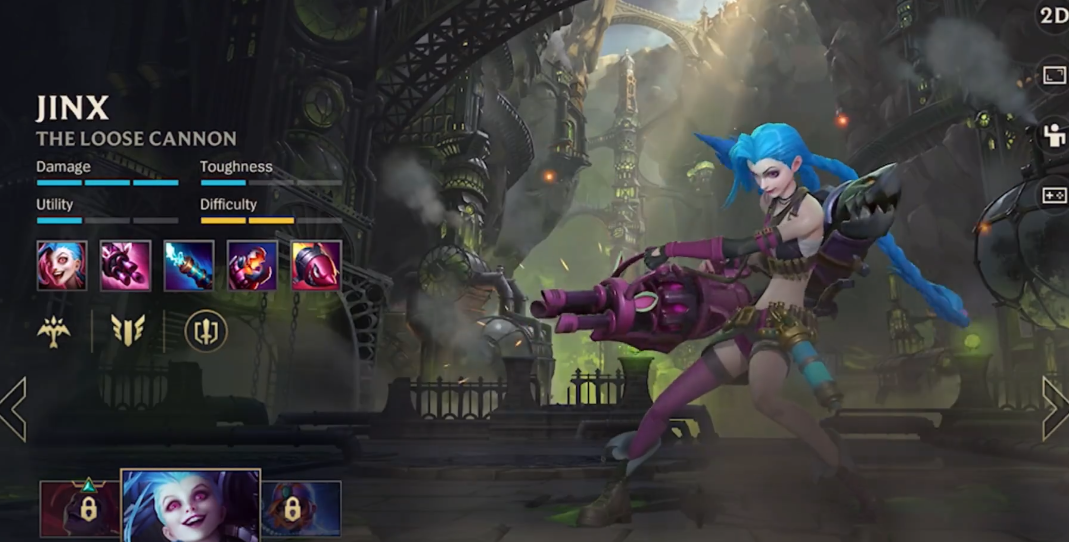Show the pink minigun ability details
The height and width of the screenshot is (542, 1069).
[x=126, y=266]
